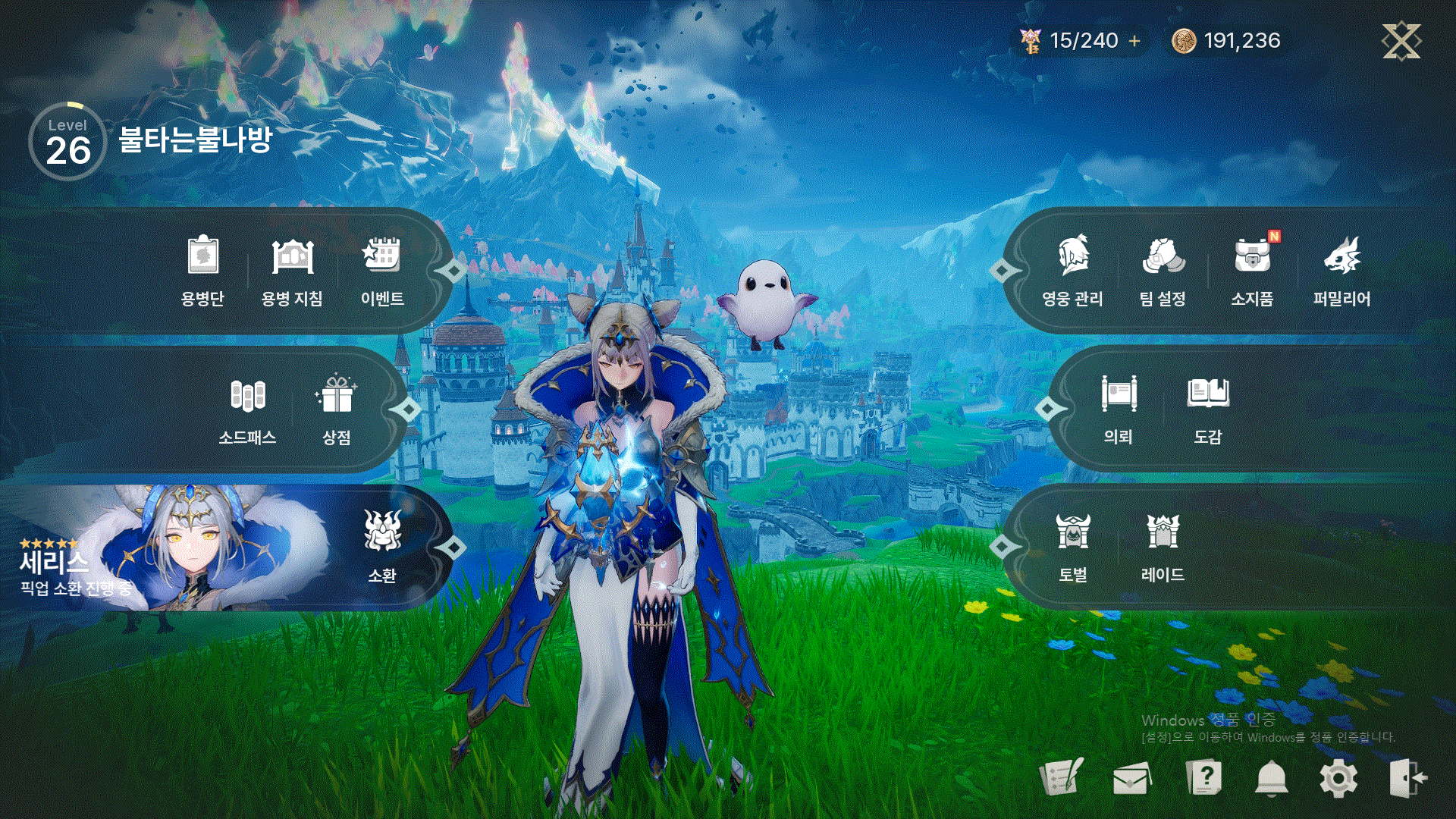Add stamina with the plus button
This screenshot has height=819, width=1456.
point(1134,41)
